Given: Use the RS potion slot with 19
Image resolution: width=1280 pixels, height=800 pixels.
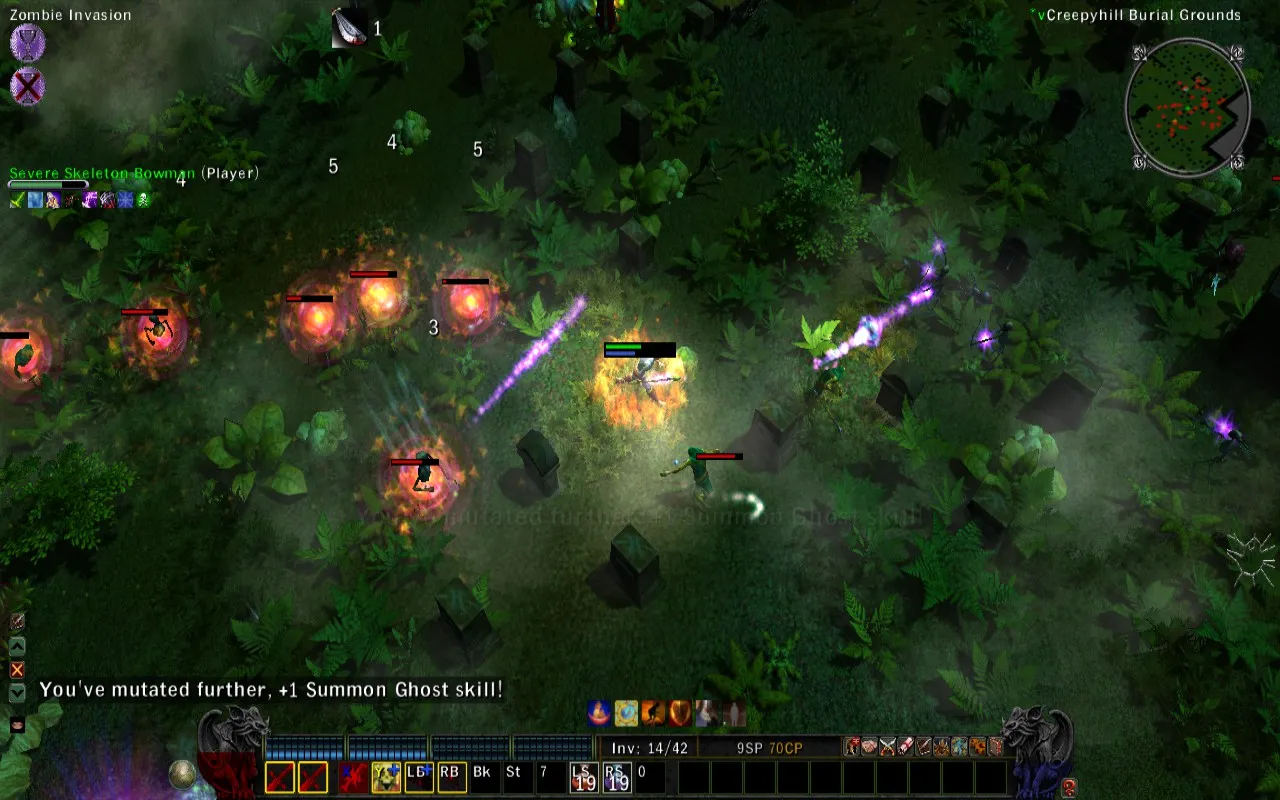Looking at the screenshot, I should 616,776.
